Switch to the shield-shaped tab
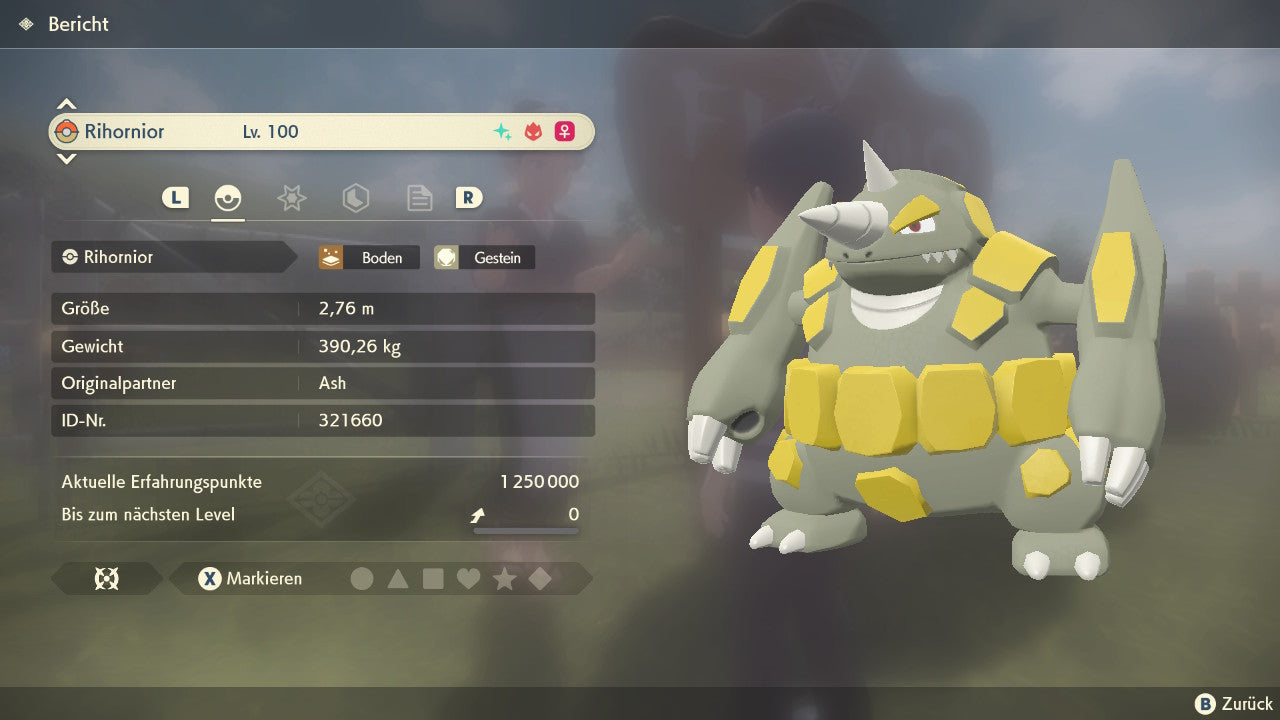 (x=355, y=198)
